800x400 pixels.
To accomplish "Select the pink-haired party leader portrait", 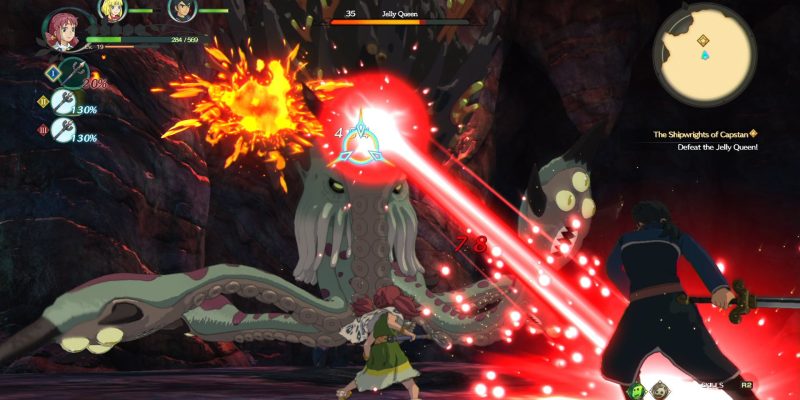I will 64,28.
